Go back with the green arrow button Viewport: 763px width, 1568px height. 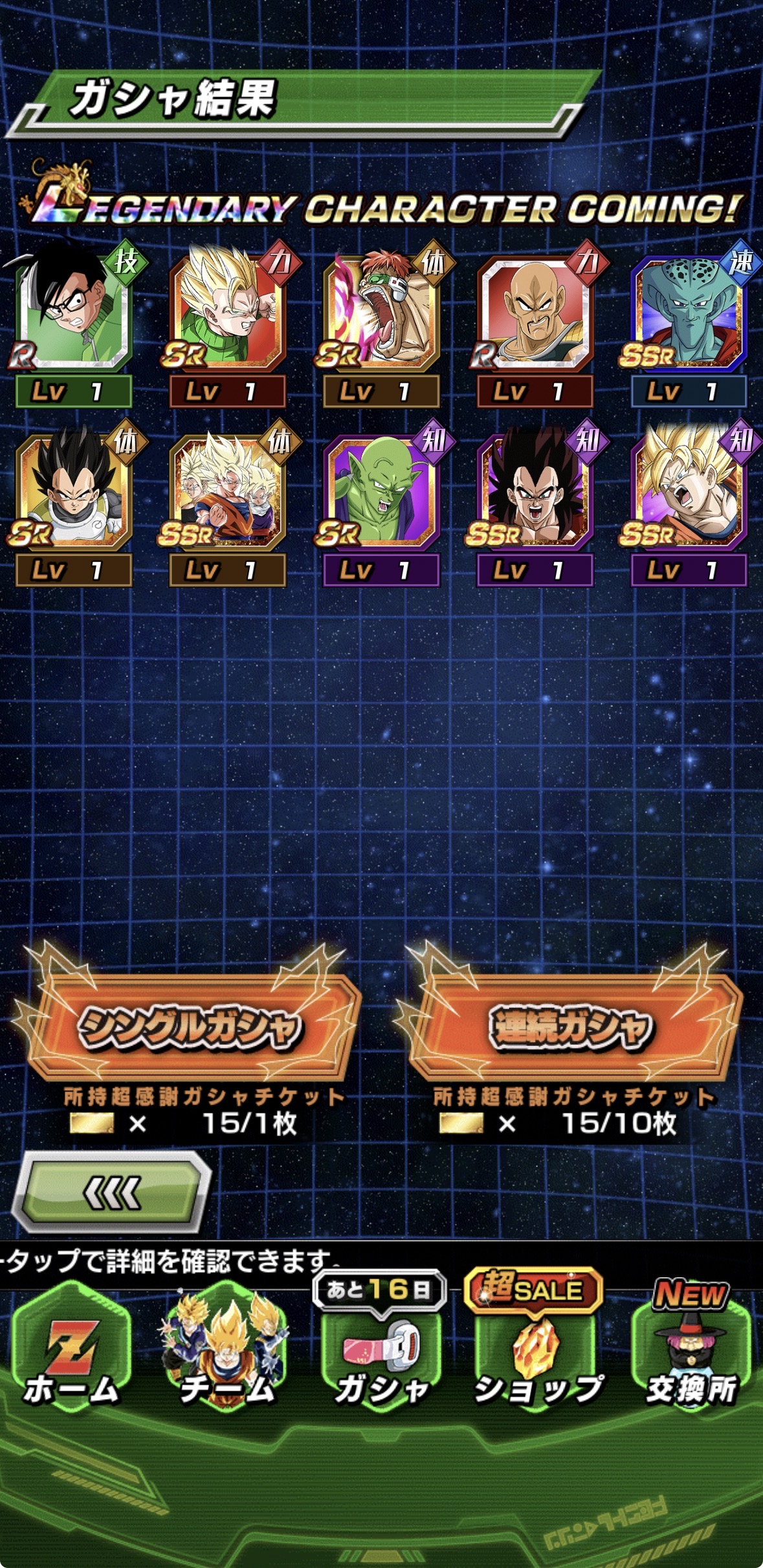pos(113,1193)
